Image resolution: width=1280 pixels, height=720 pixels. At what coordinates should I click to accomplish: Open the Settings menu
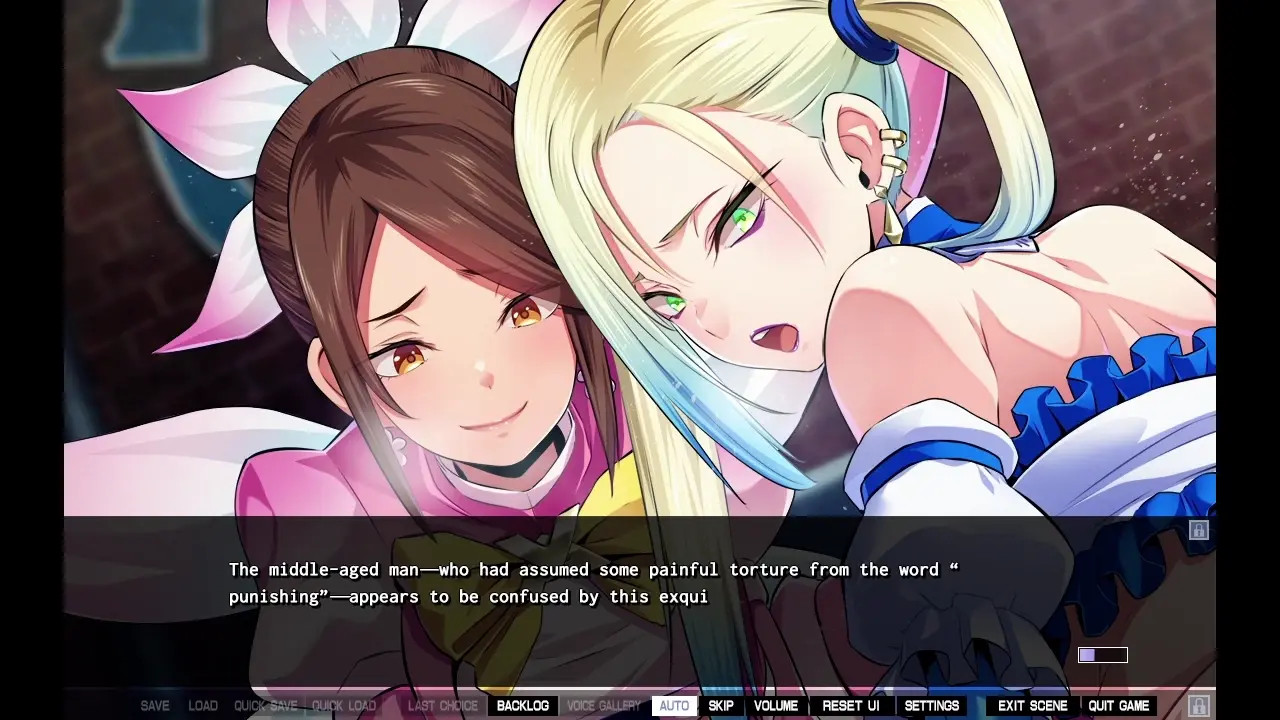tap(932, 706)
